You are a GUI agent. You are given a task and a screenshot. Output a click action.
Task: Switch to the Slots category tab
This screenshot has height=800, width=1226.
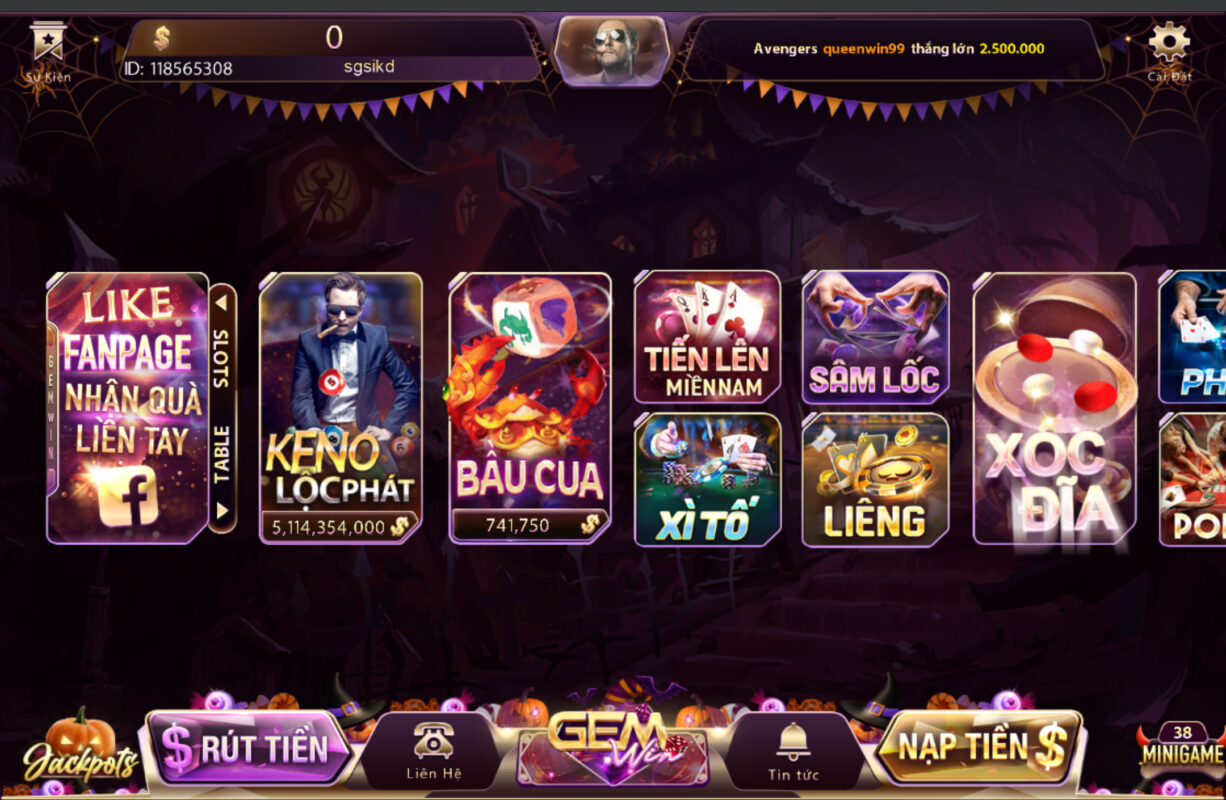click(221, 345)
